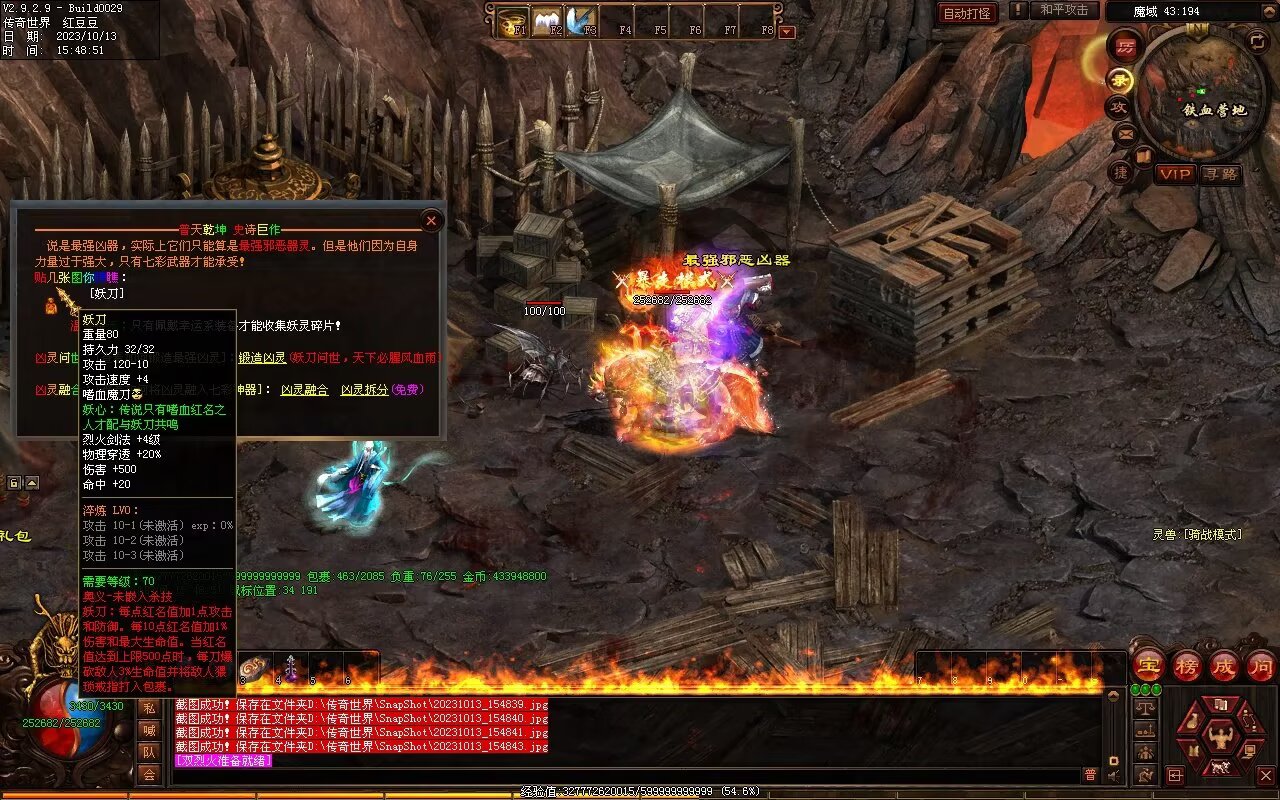Open the balance scales trade icon
Viewport: 1280px width, 800px height.
[x=1145, y=709]
